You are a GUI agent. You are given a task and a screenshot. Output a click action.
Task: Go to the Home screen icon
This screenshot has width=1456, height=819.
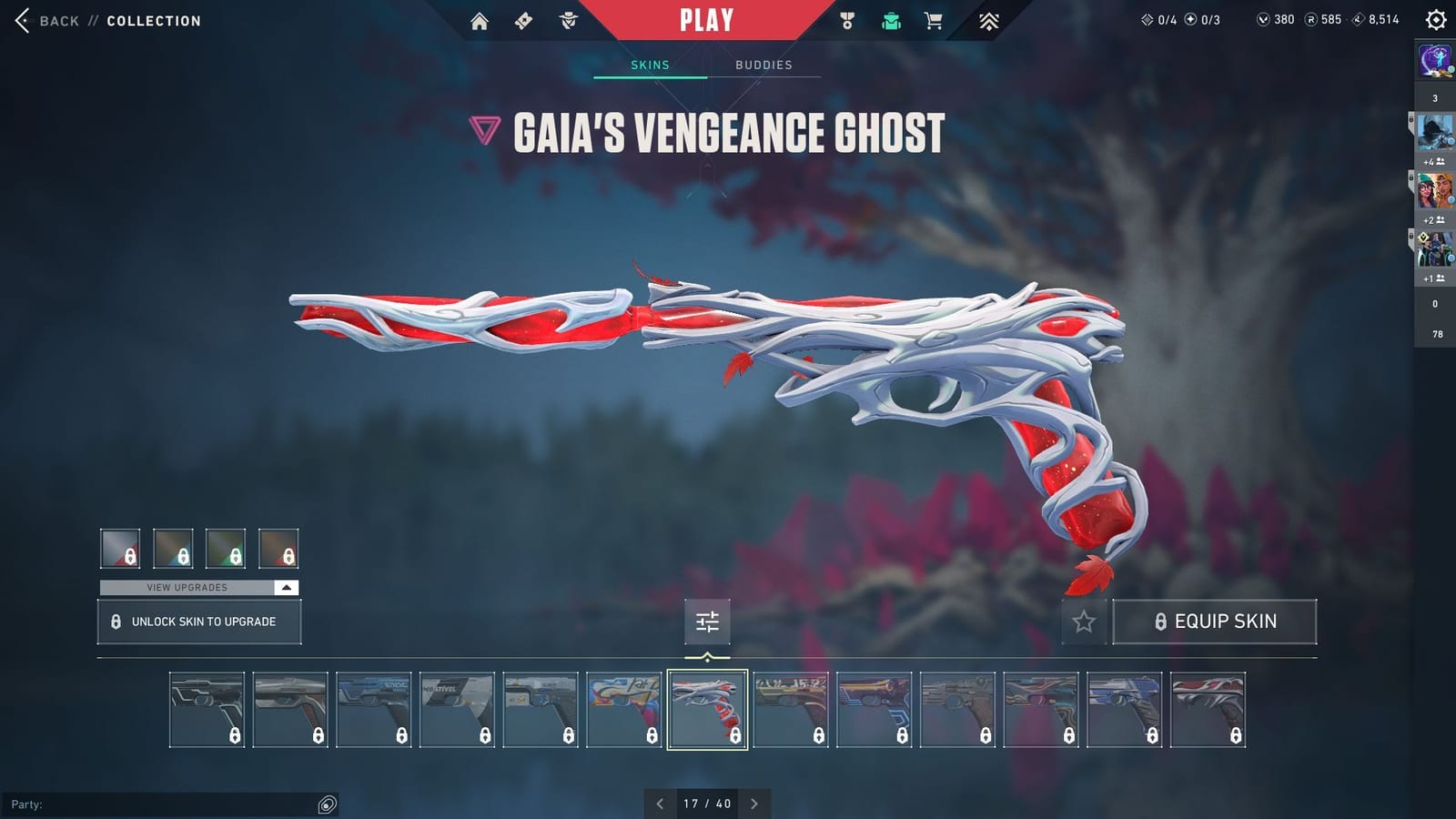click(480, 20)
